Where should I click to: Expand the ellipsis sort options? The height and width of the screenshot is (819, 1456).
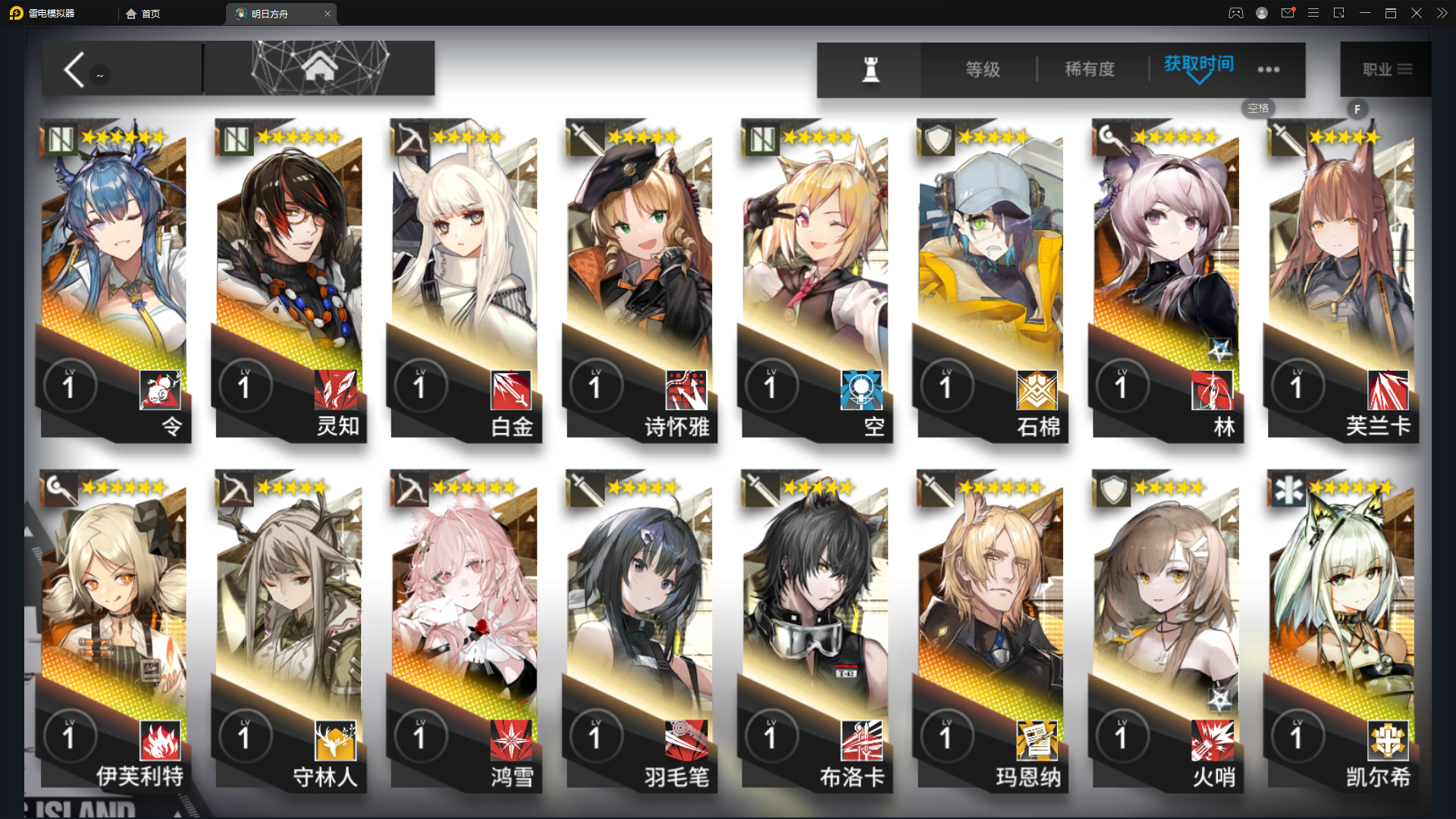tap(1269, 69)
